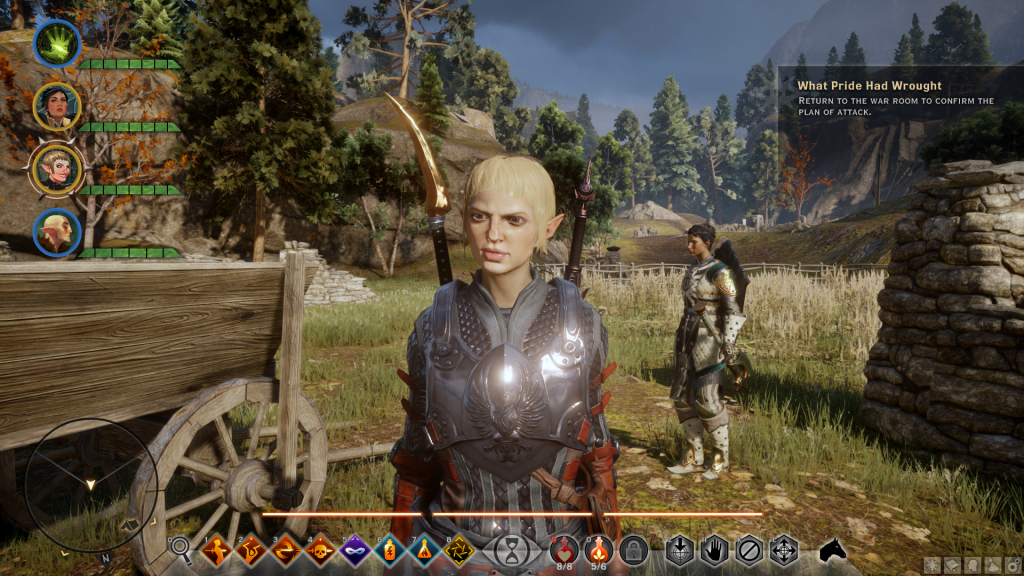
Task: Click the locked potion slot
Action: 632,549
